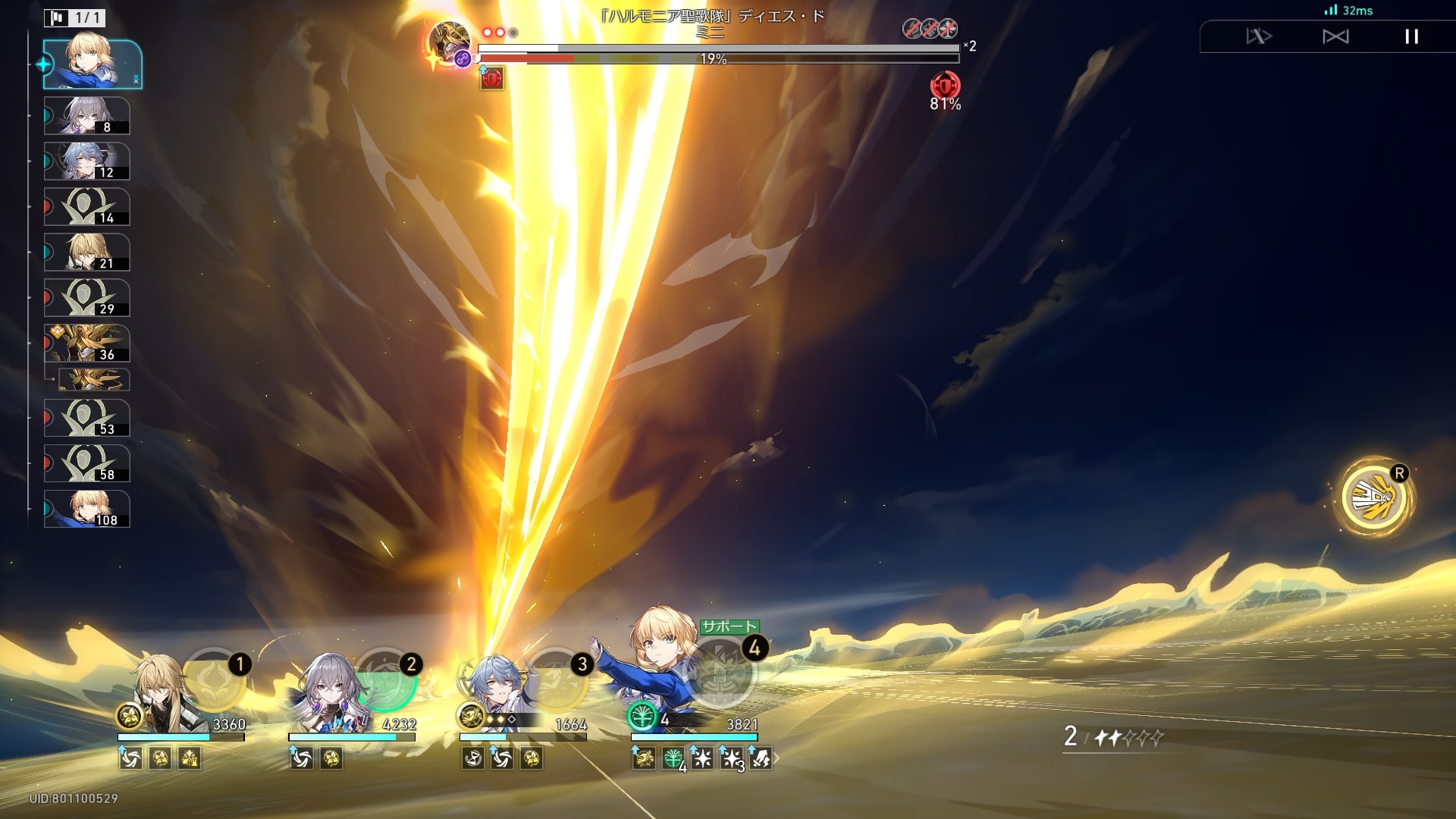Toggle the battle speed-up arrows
Image resolution: width=1456 pixels, height=819 pixels.
click(x=1259, y=36)
